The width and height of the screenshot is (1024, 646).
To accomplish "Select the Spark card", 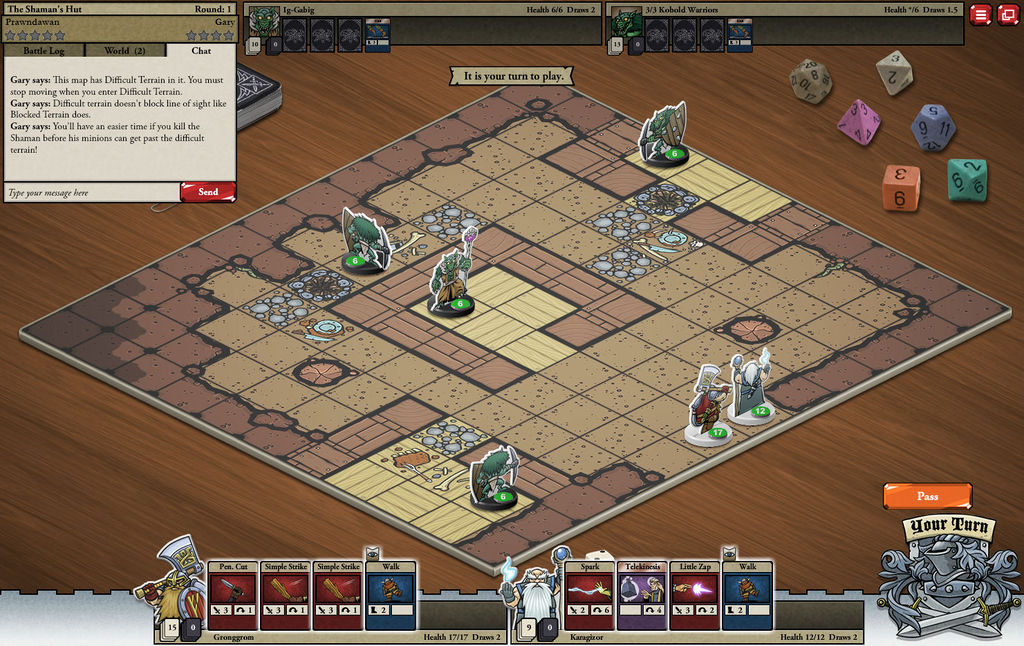I will pyautogui.click(x=589, y=596).
